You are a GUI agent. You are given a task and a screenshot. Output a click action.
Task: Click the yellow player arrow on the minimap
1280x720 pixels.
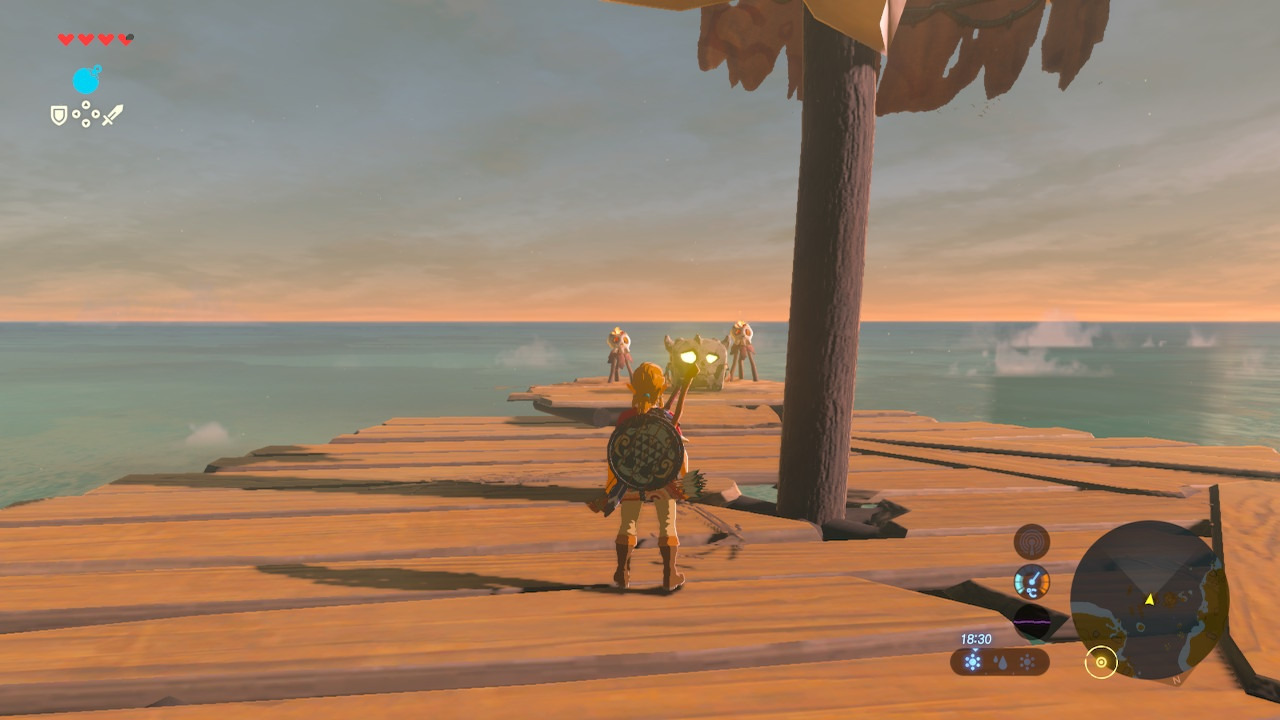[1149, 599]
